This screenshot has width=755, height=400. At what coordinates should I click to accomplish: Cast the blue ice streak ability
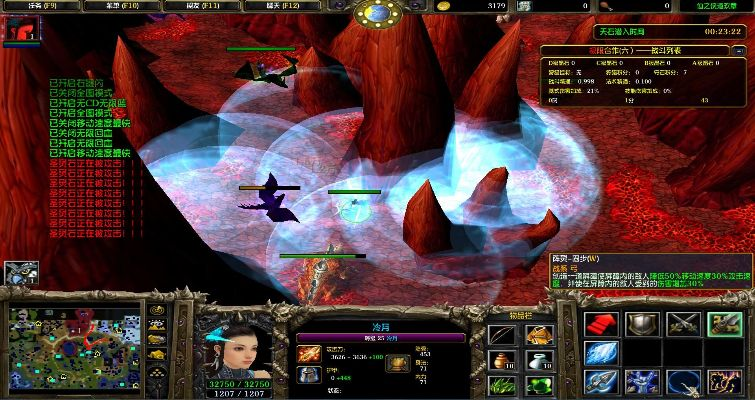pos(602,353)
